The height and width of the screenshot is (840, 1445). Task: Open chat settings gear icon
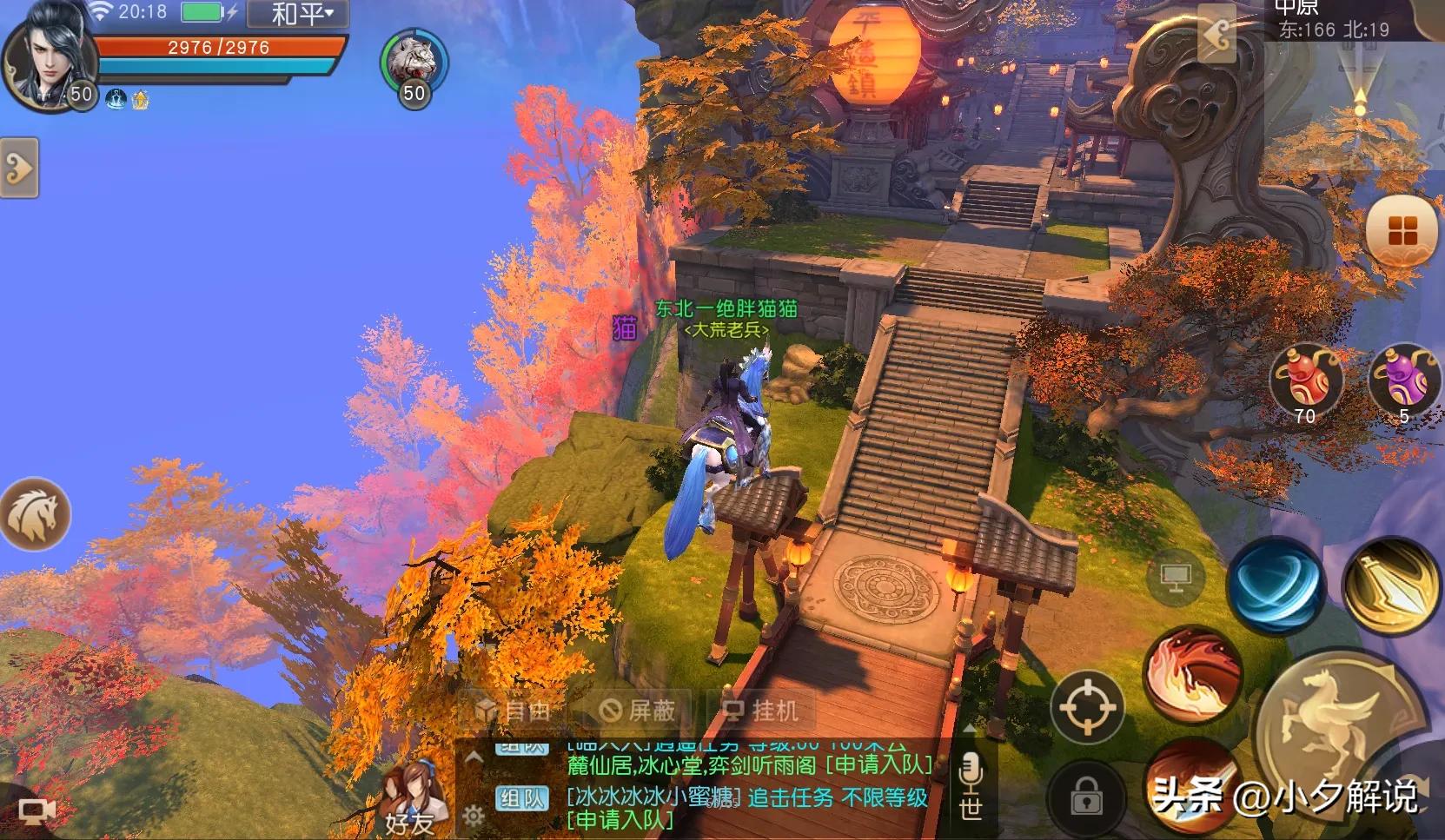click(474, 816)
